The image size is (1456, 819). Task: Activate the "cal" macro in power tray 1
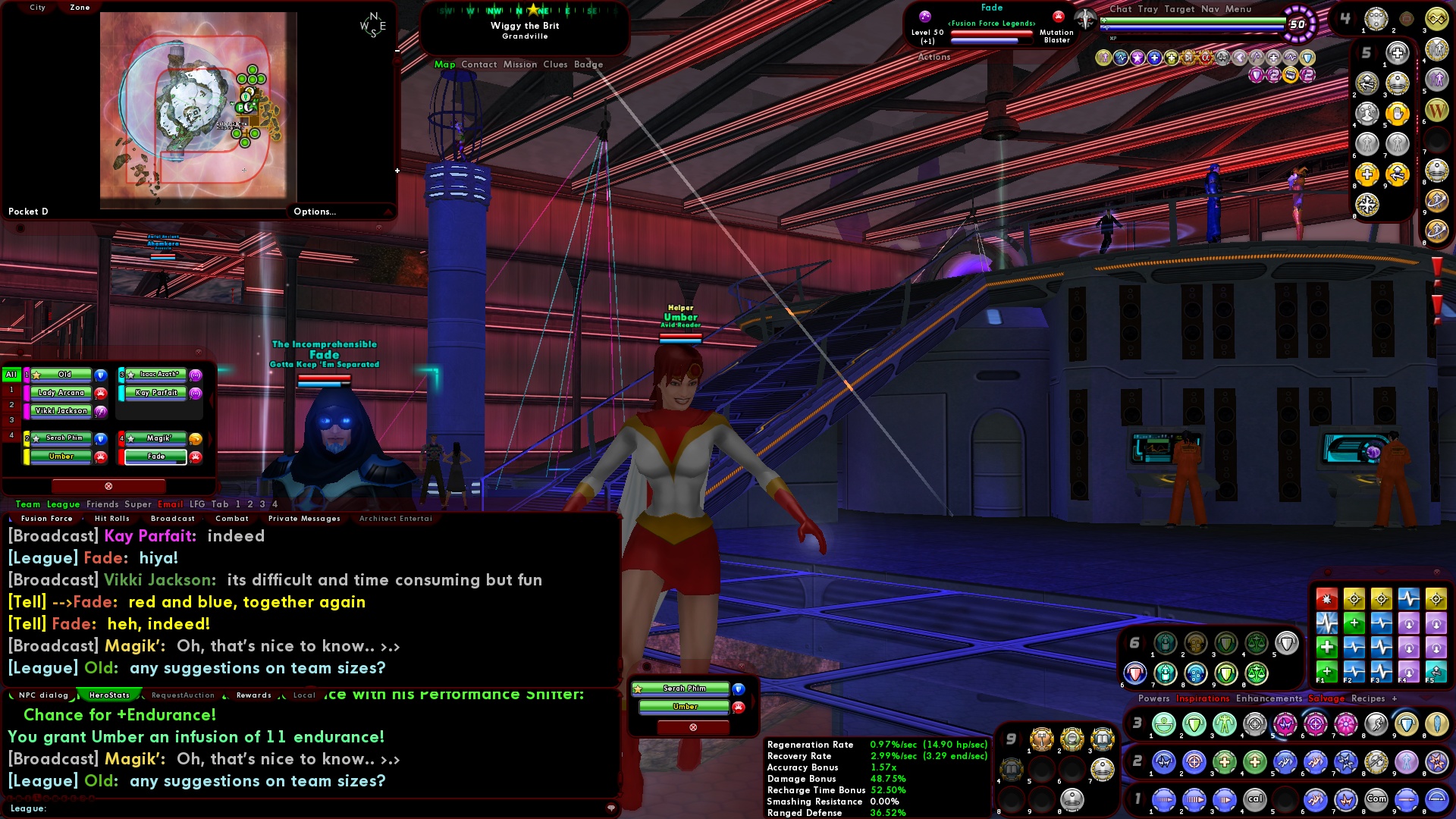(1255, 799)
